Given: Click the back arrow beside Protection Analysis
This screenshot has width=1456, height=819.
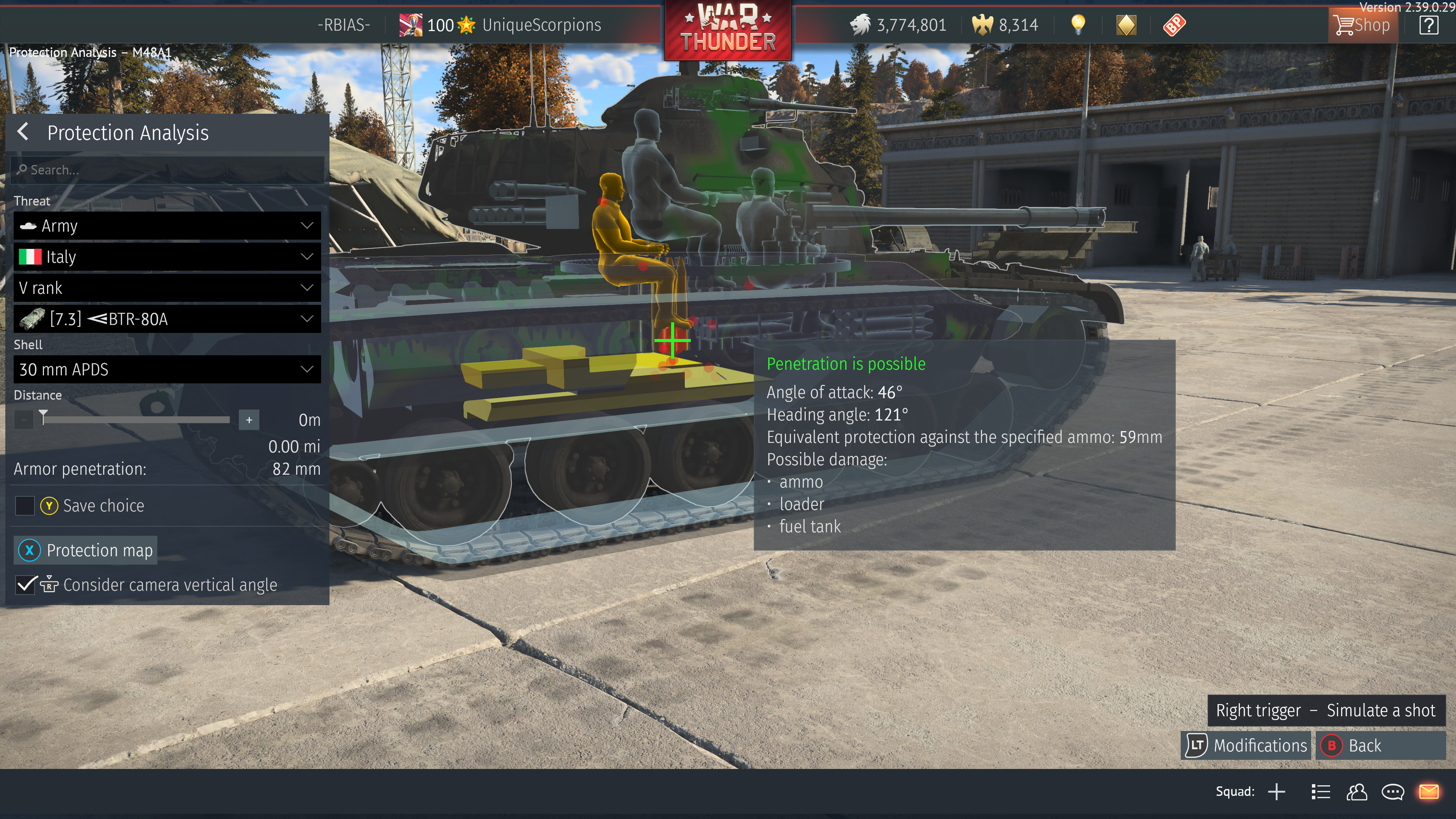Looking at the screenshot, I should click(23, 132).
